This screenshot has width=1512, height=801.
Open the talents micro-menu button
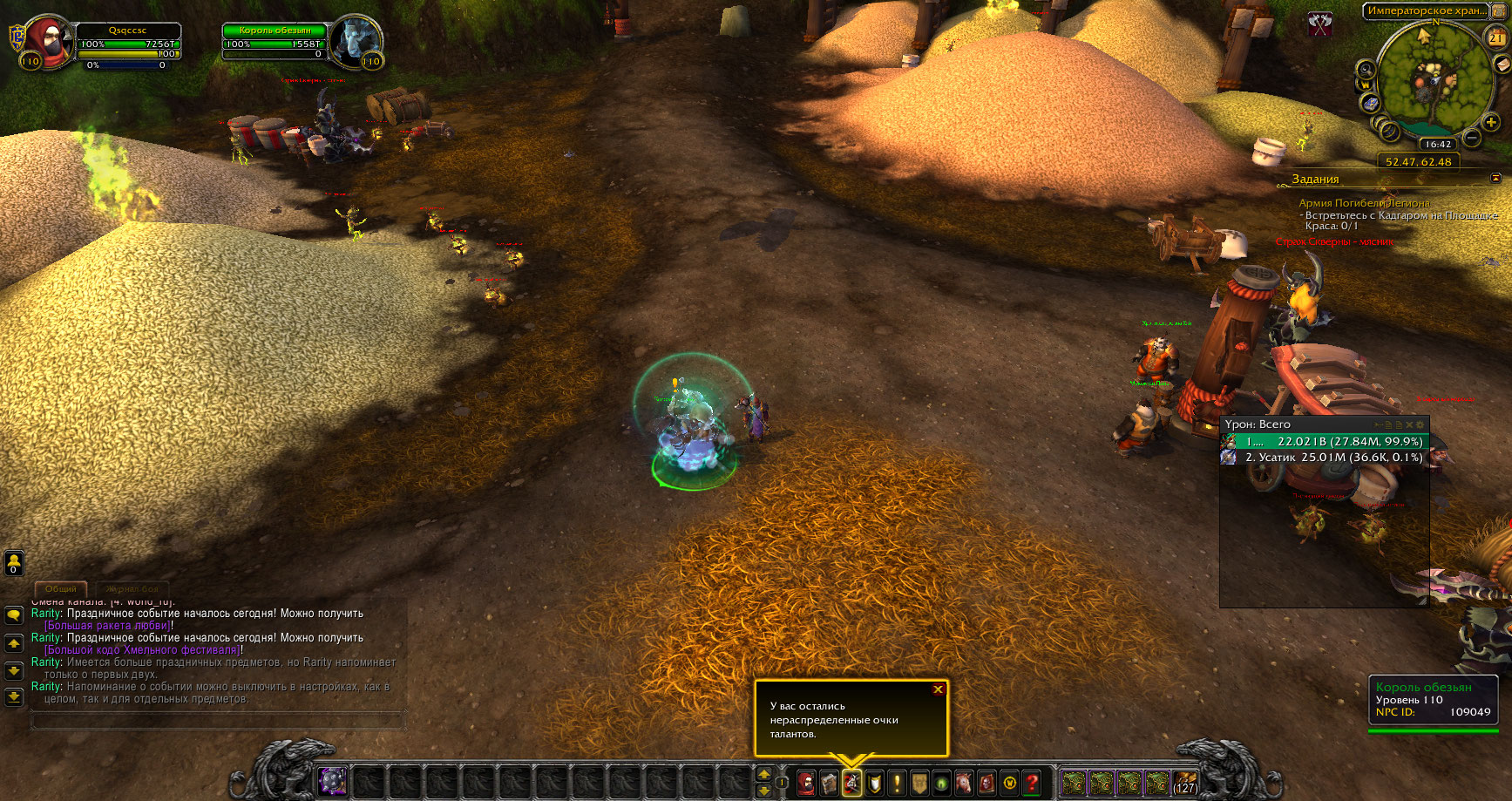[x=851, y=784]
